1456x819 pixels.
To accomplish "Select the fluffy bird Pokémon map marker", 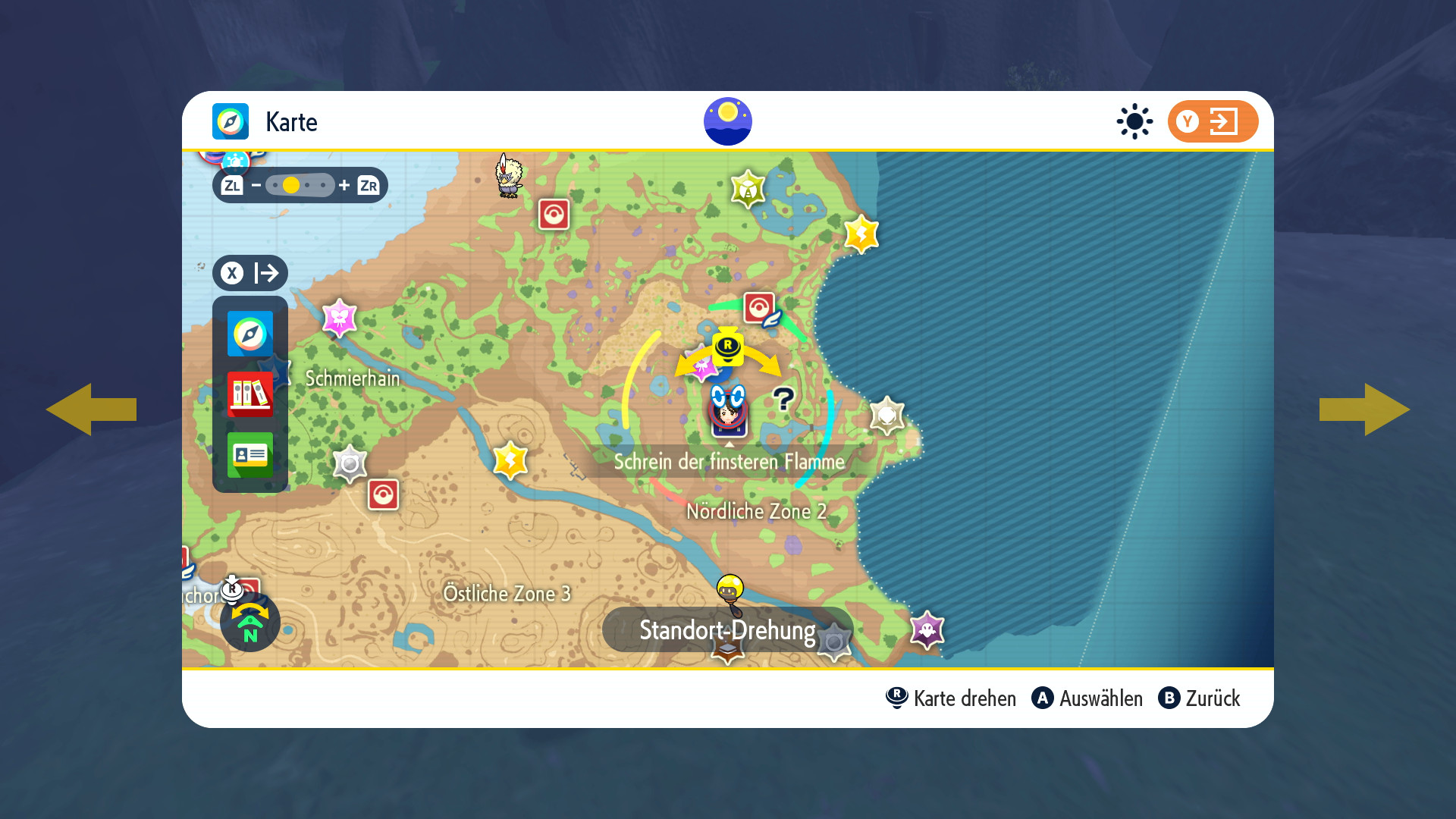I will click(509, 176).
